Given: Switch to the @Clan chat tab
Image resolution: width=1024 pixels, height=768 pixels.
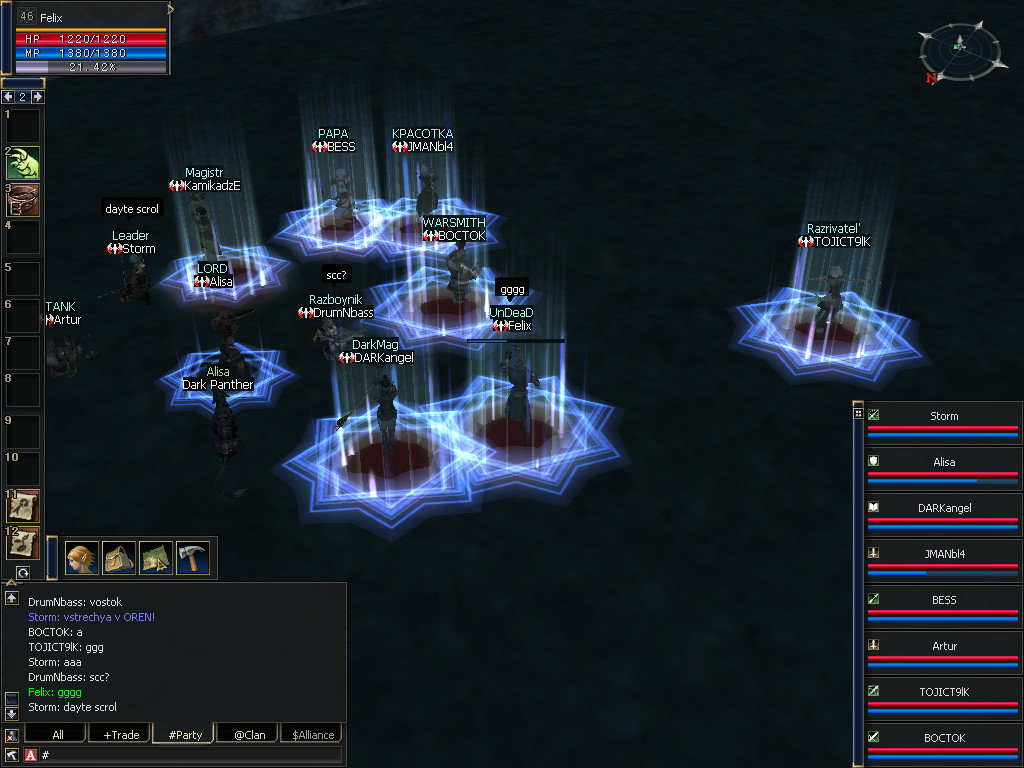Looking at the screenshot, I should pos(248,735).
